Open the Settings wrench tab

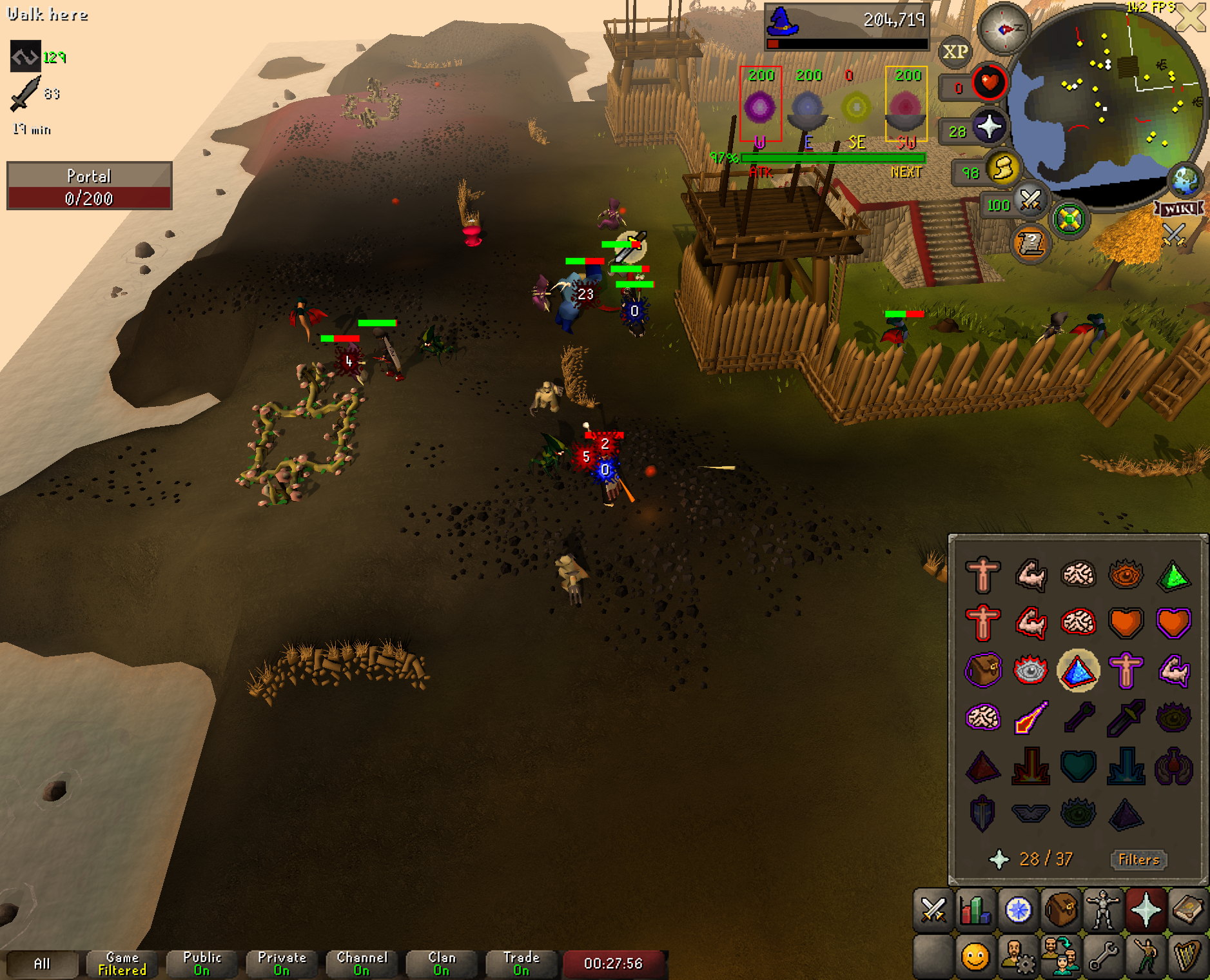coord(1103,956)
